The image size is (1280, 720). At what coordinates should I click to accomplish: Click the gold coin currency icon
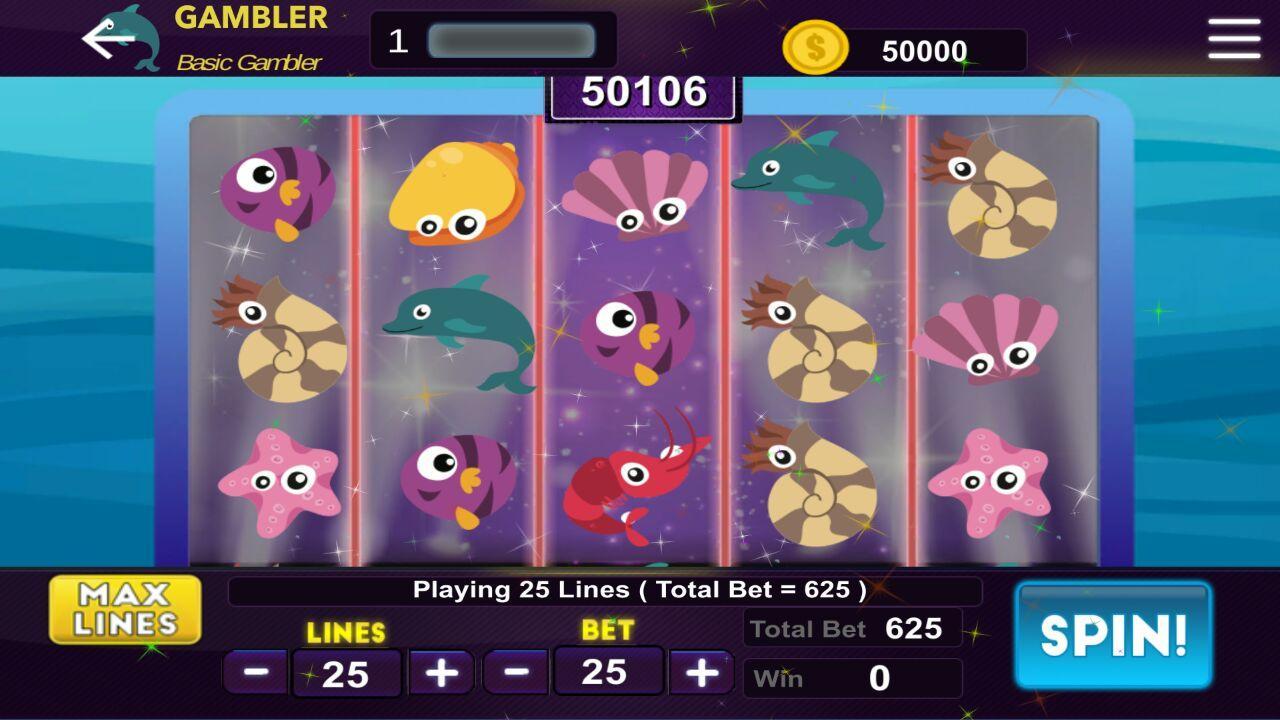[x=814, y=44]
